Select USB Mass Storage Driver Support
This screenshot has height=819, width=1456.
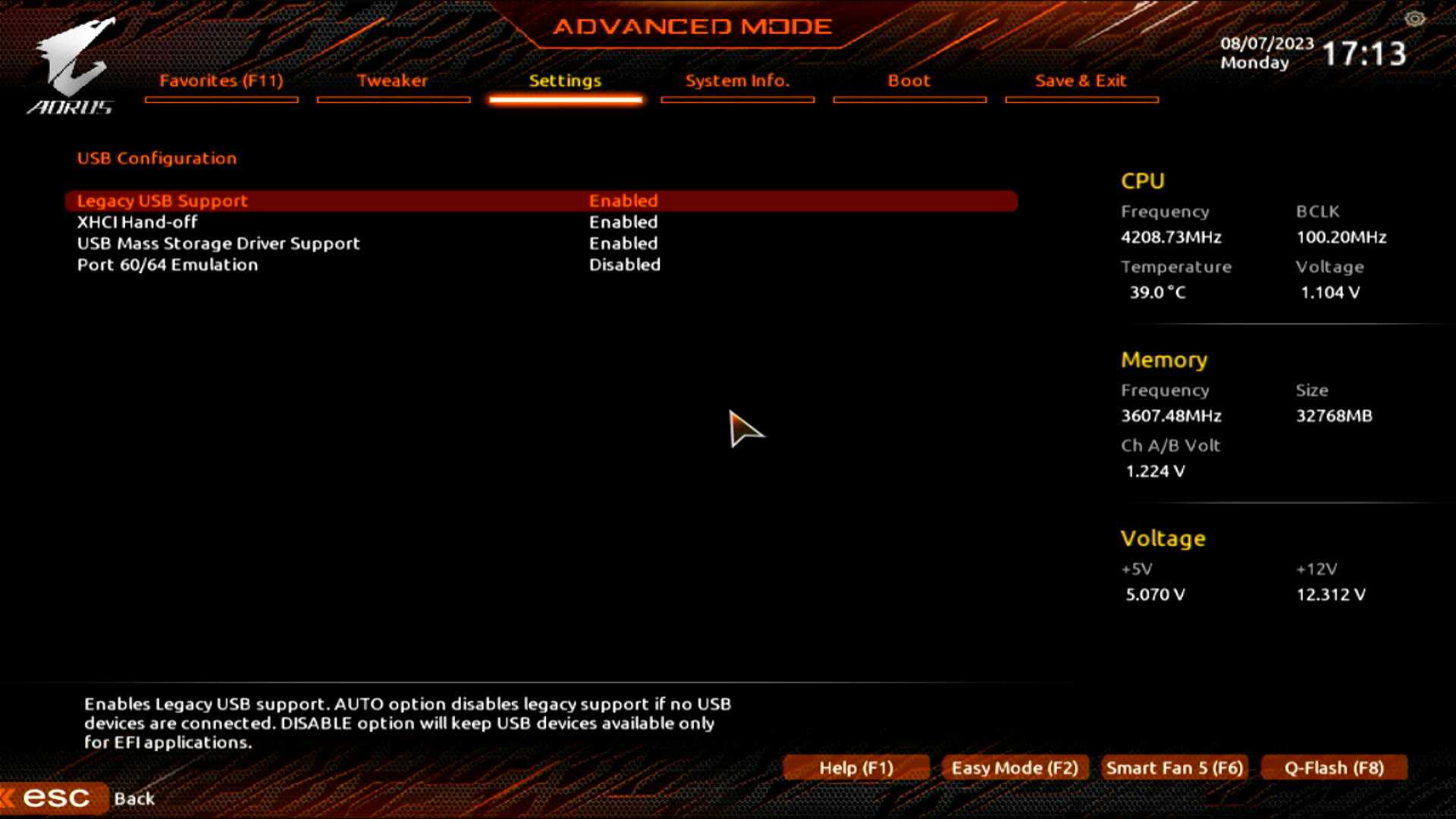[x=218, y=243]
